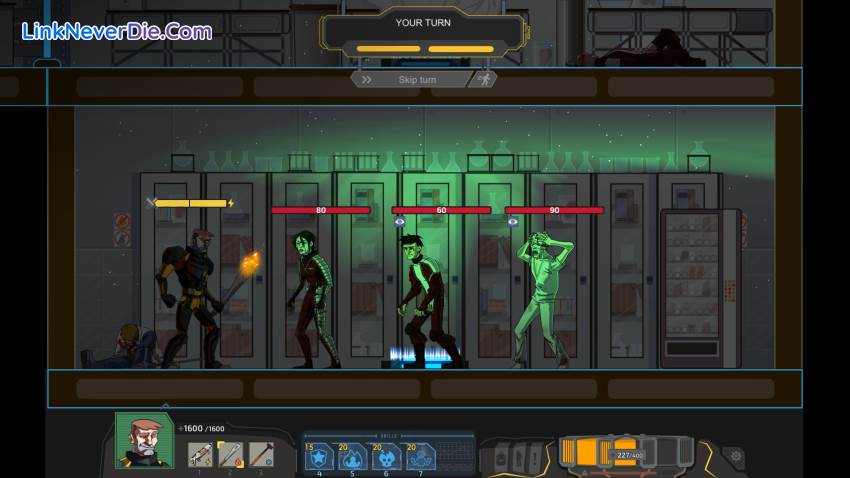Trigger the skill in slot 7
This screenshot has width=850, height=478.
point(420,456)
